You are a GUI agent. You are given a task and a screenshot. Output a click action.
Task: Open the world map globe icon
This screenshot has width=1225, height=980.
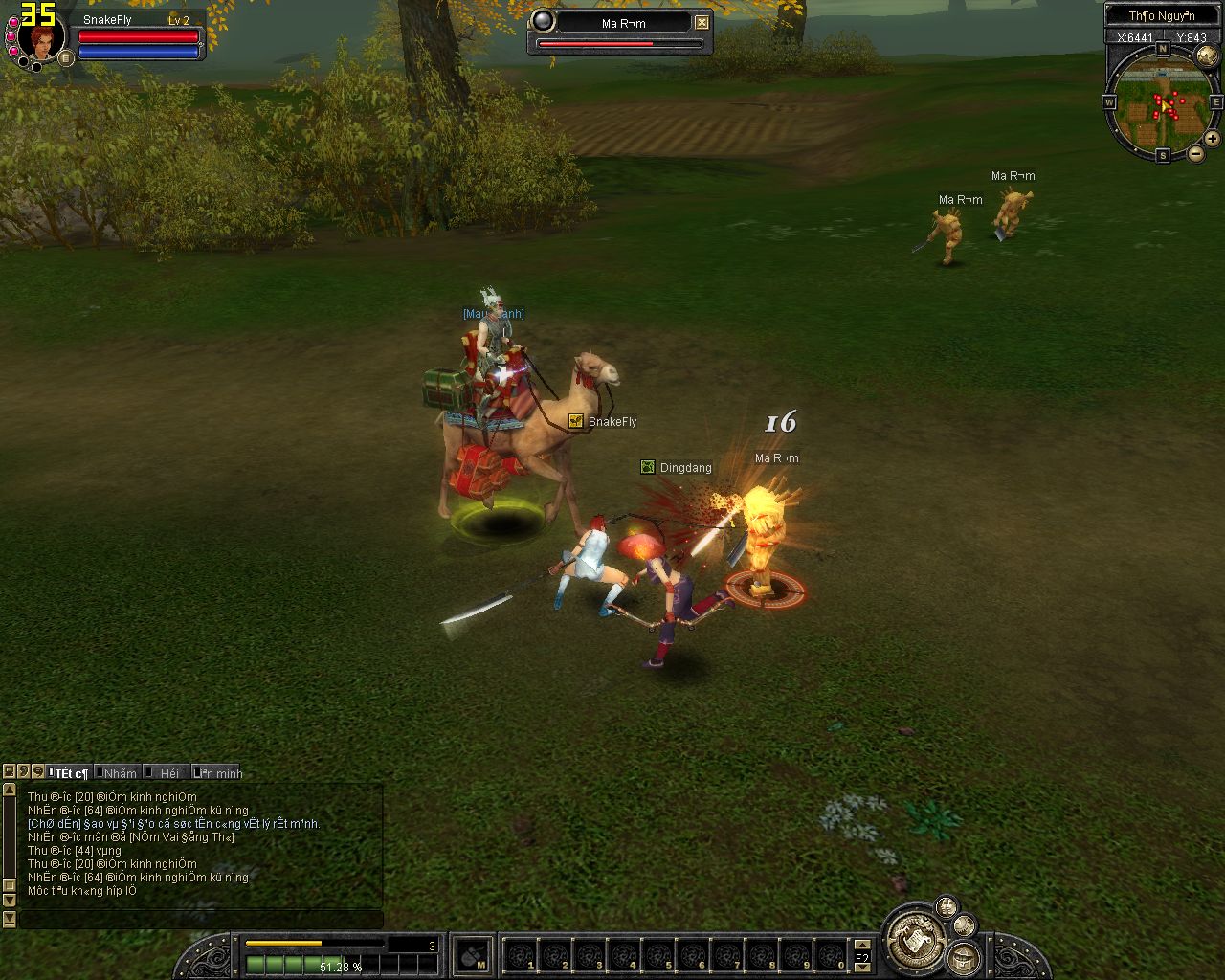click(1206, 56)
